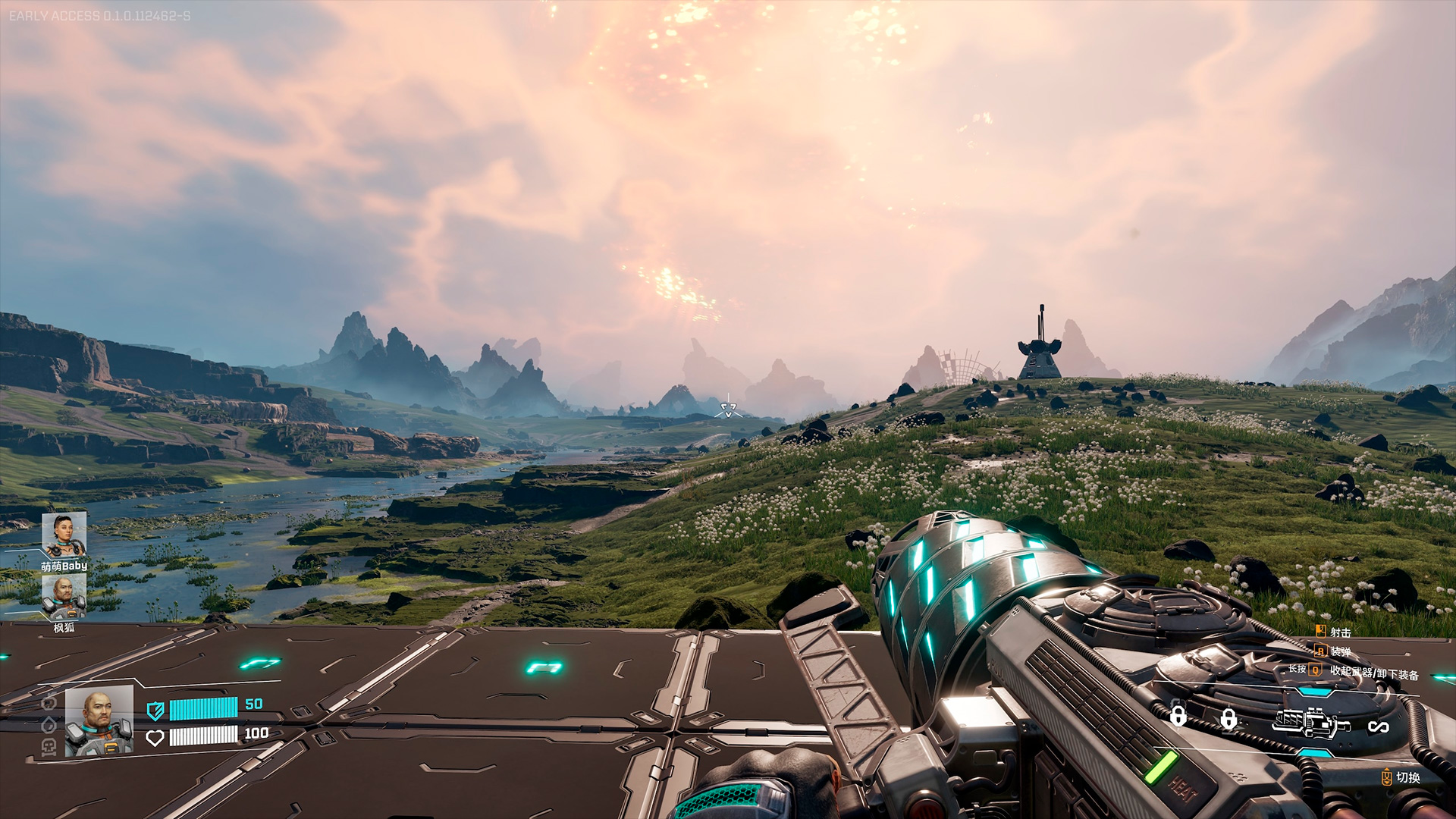Viewport: 1456px width, 819px height.
Task: Select teammate 枫狐's portrait
Action: tap(64, 597)
